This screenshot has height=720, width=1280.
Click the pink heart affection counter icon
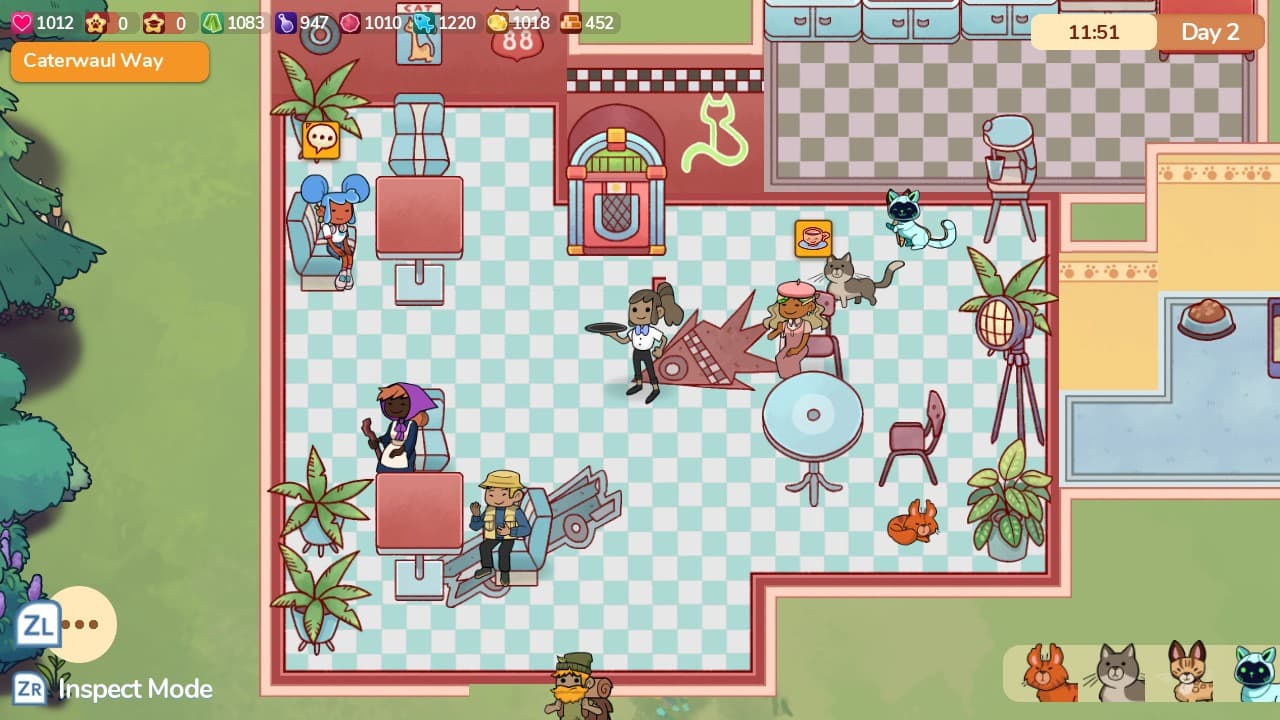click(x=20, y=21)
